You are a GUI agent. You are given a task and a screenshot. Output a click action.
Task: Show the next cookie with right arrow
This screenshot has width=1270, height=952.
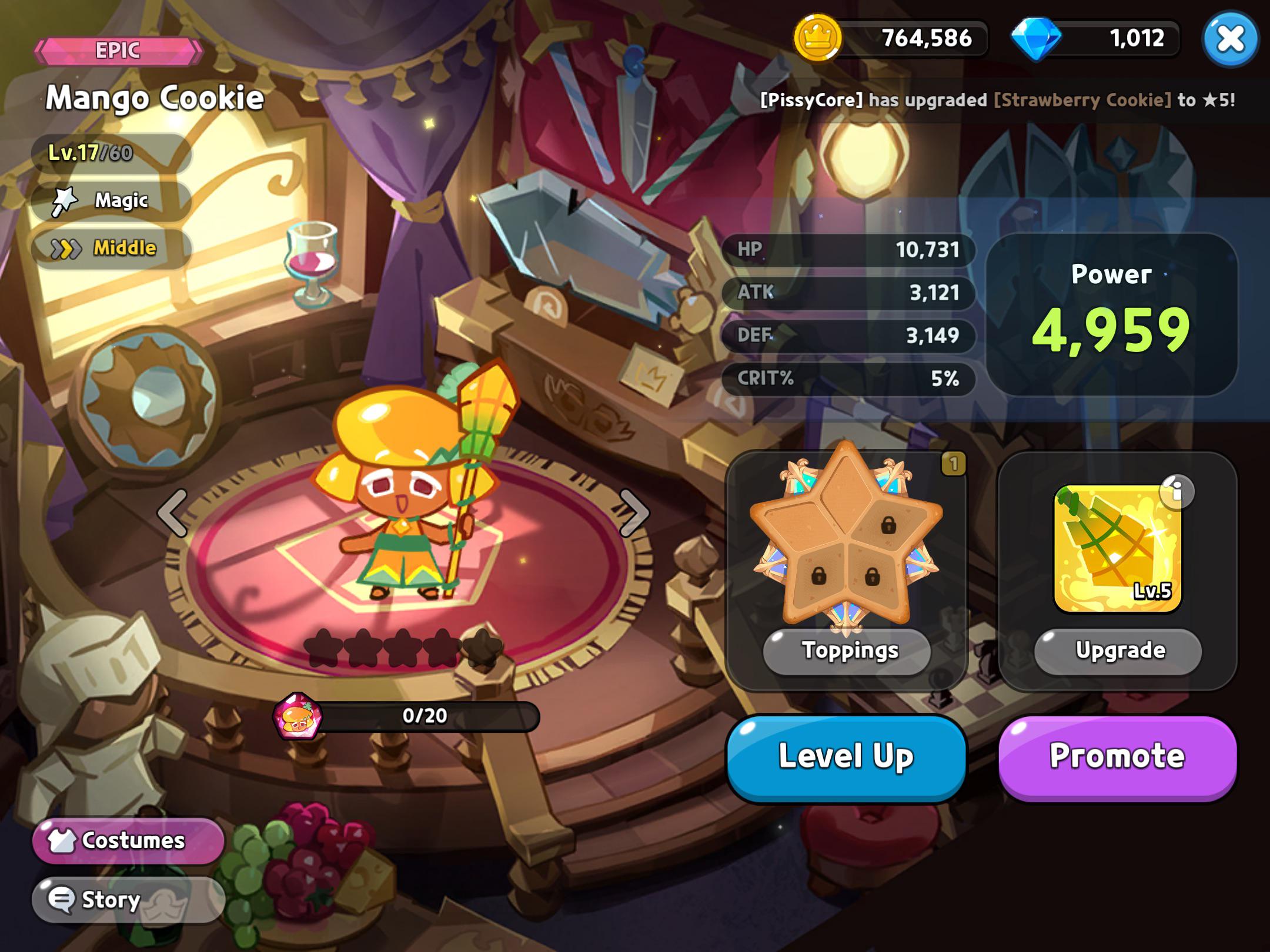[x=634, y=512]
